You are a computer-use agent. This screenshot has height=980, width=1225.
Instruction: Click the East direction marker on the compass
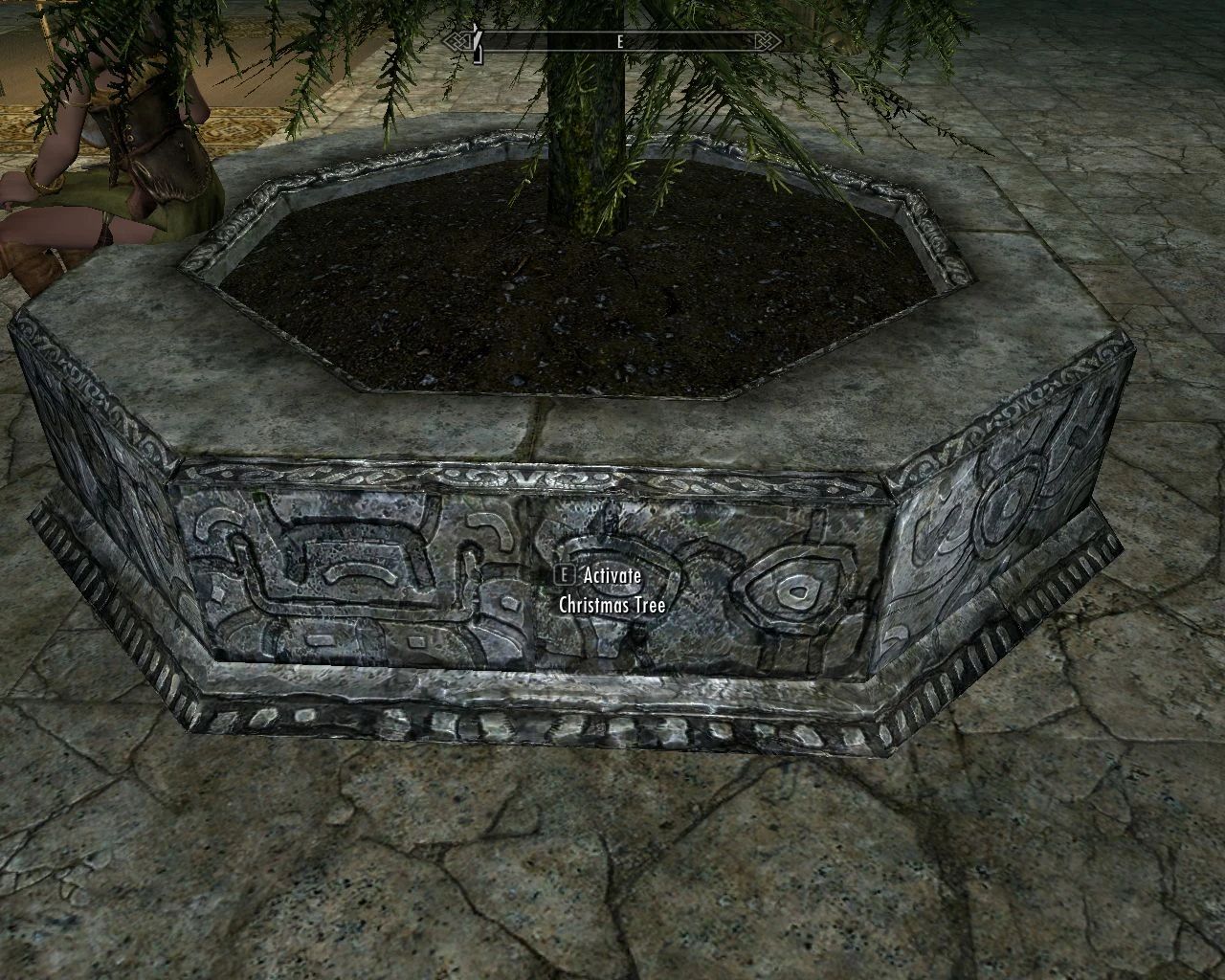pyautogui.click(x=619, y=41)
